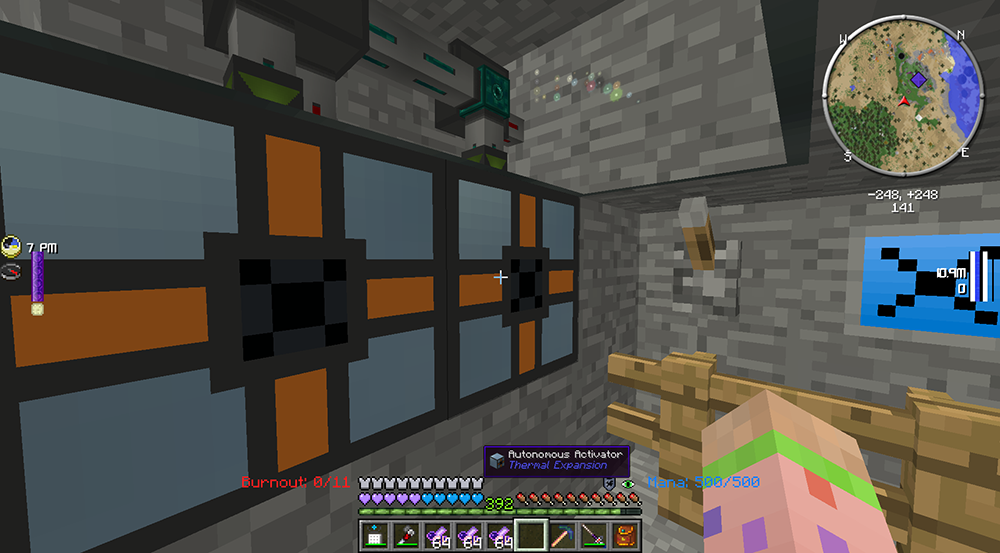Image resolution: width=1000 pixels, height=553 pixels.
Task: Click the compass icon under the clock
Action: [x=12, y=271]
